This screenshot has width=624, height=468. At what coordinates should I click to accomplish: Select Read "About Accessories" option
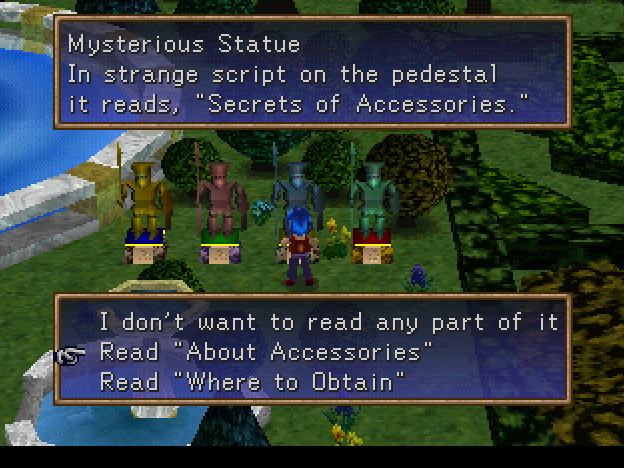266,352
